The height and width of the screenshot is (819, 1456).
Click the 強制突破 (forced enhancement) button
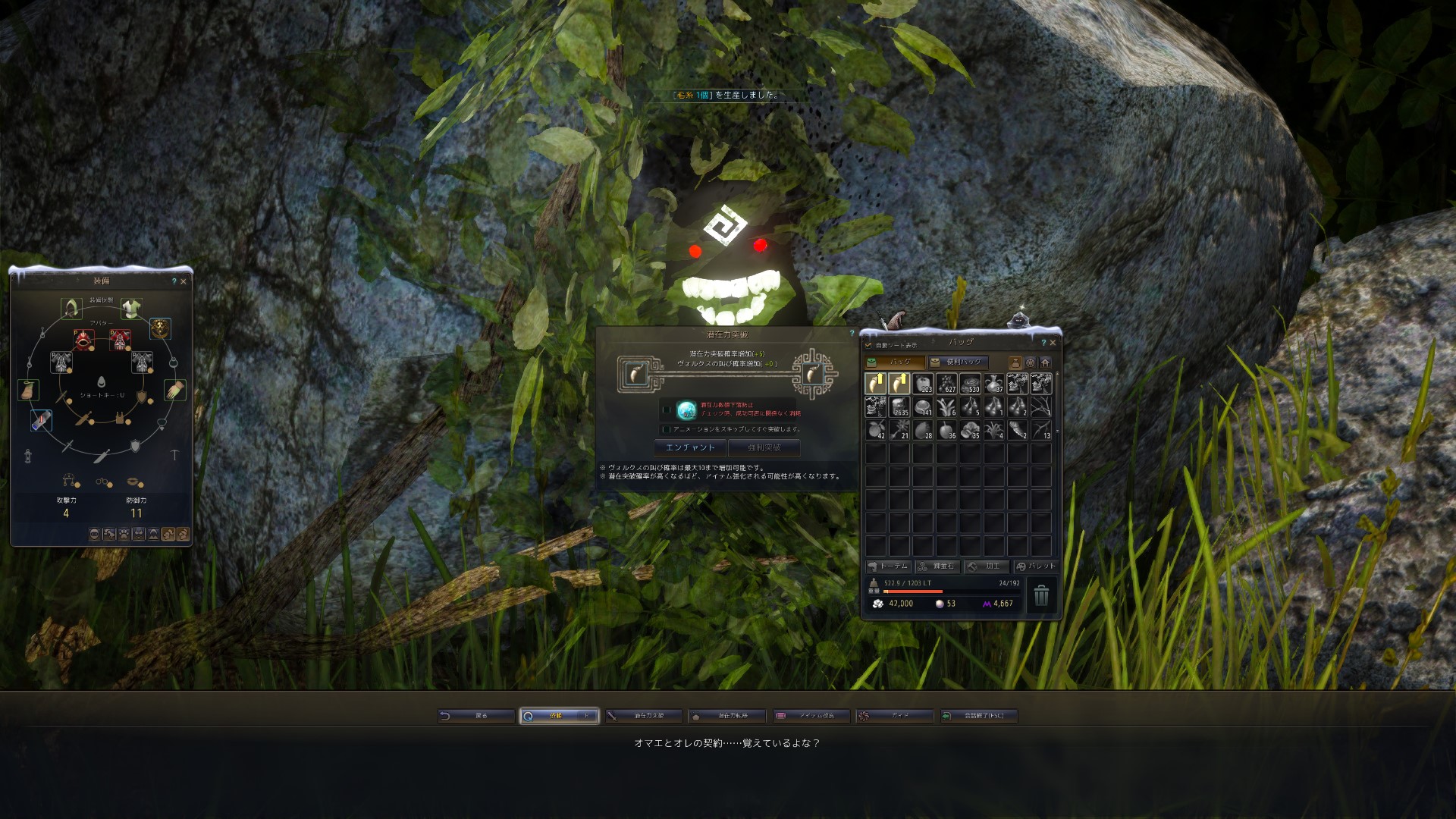click(764, 447)
